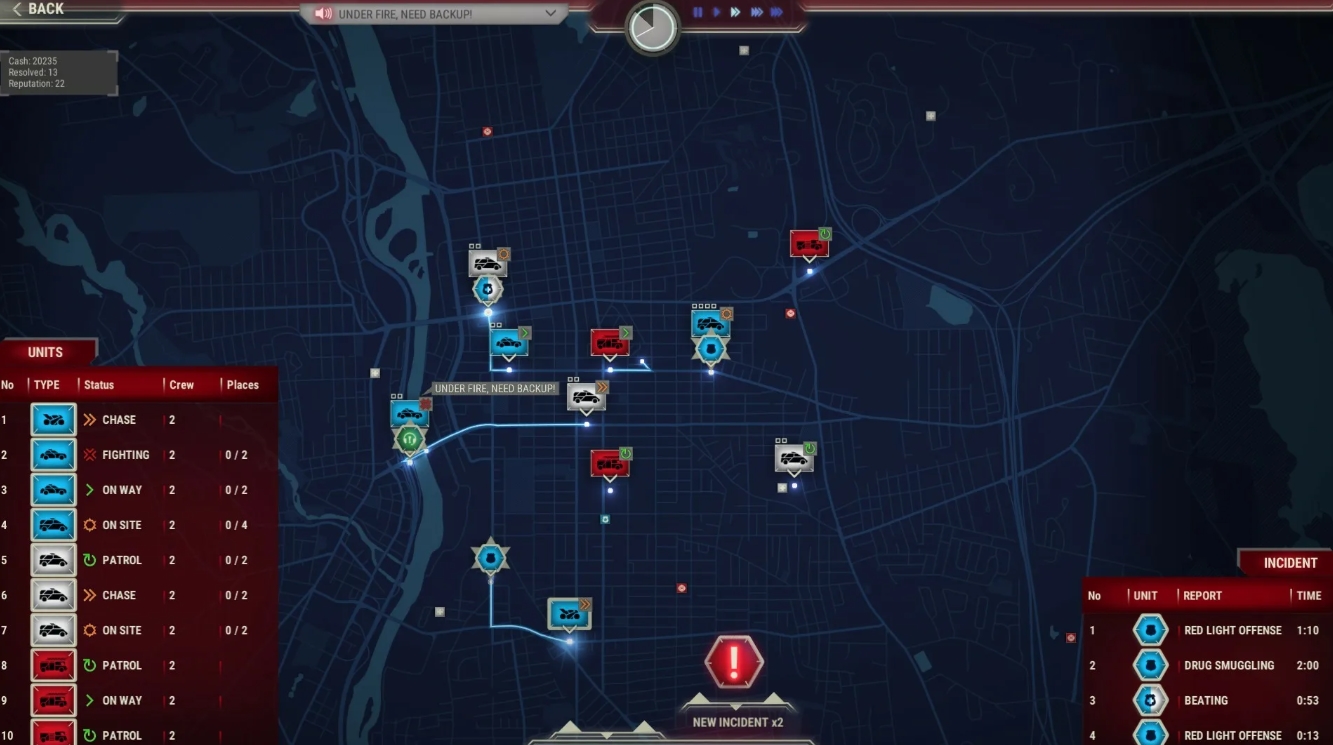
Task: Click unit 8's red fire truck icon
Action: 52,665
